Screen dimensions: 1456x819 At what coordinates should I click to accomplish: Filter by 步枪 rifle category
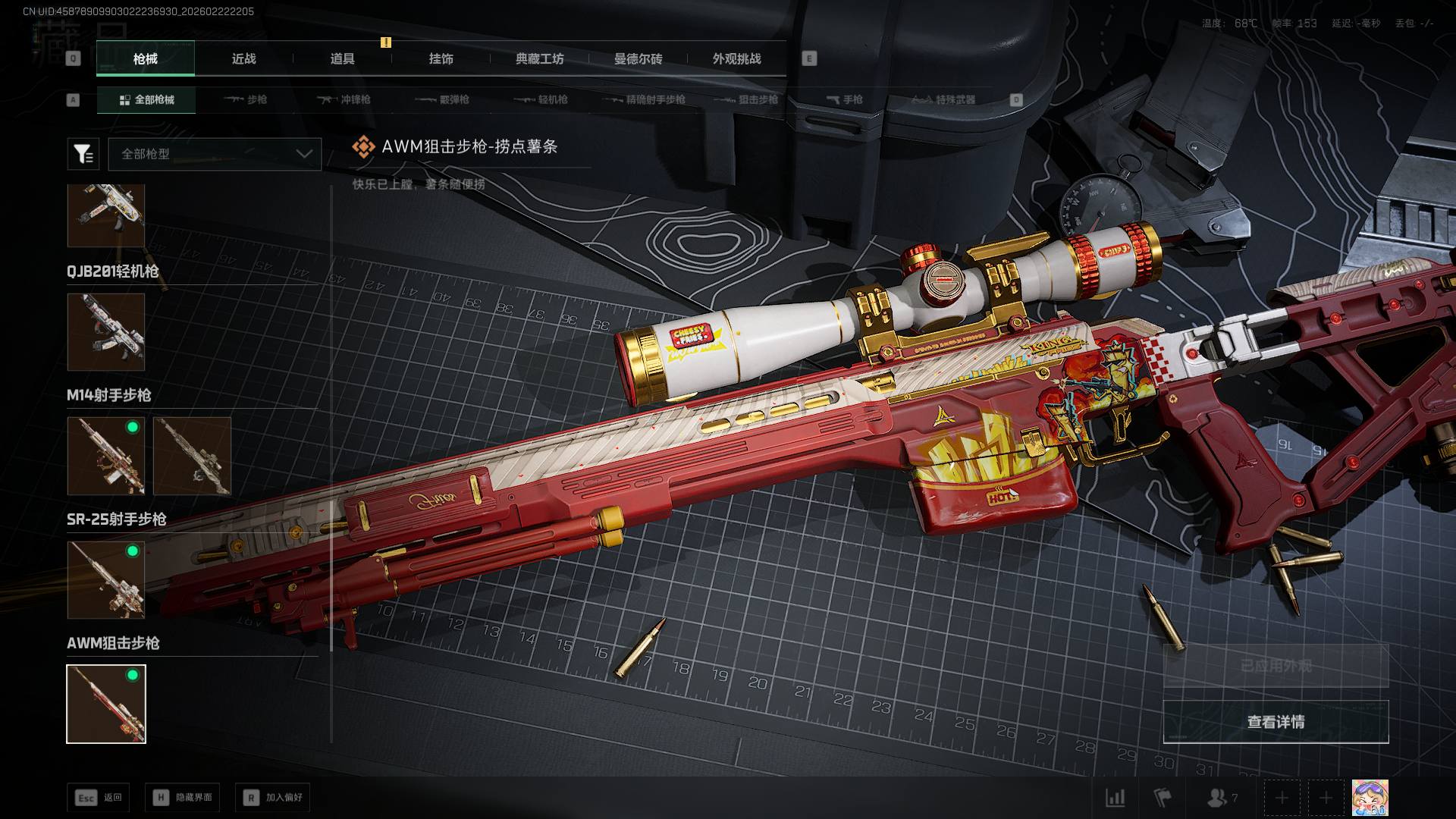click(246, 100)
